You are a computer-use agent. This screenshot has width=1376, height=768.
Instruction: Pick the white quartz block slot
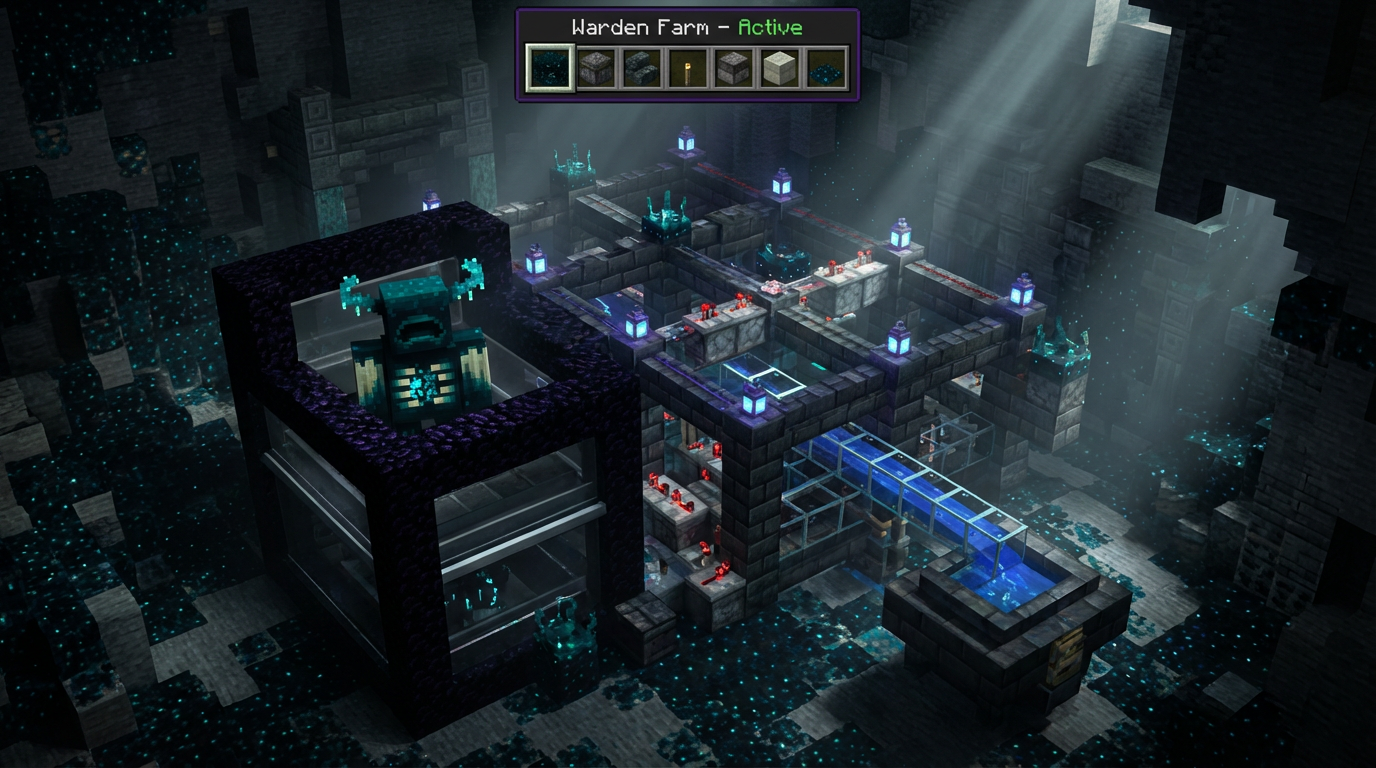780,68
